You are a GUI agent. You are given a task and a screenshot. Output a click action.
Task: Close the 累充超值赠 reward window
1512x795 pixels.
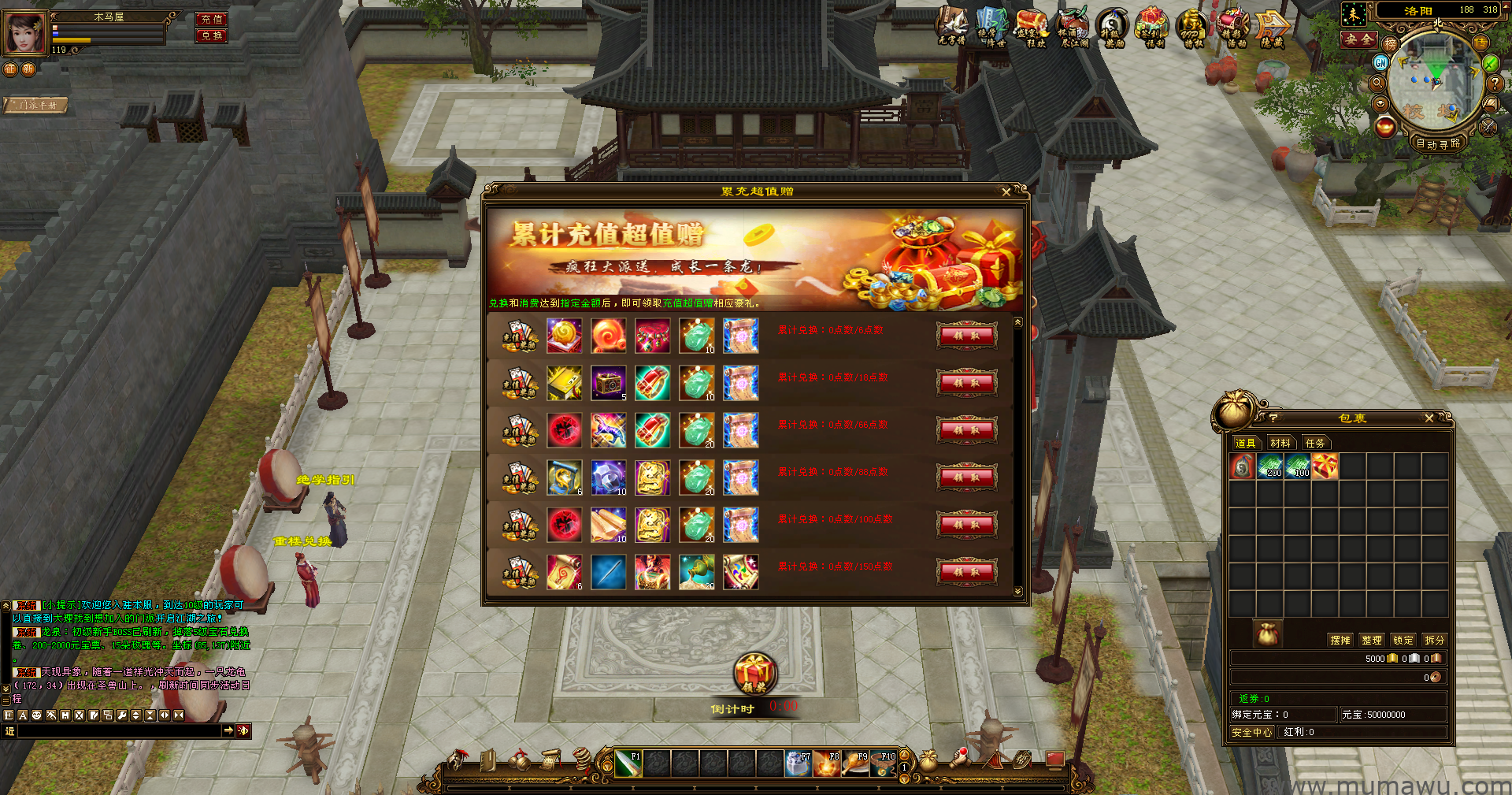1006,191
